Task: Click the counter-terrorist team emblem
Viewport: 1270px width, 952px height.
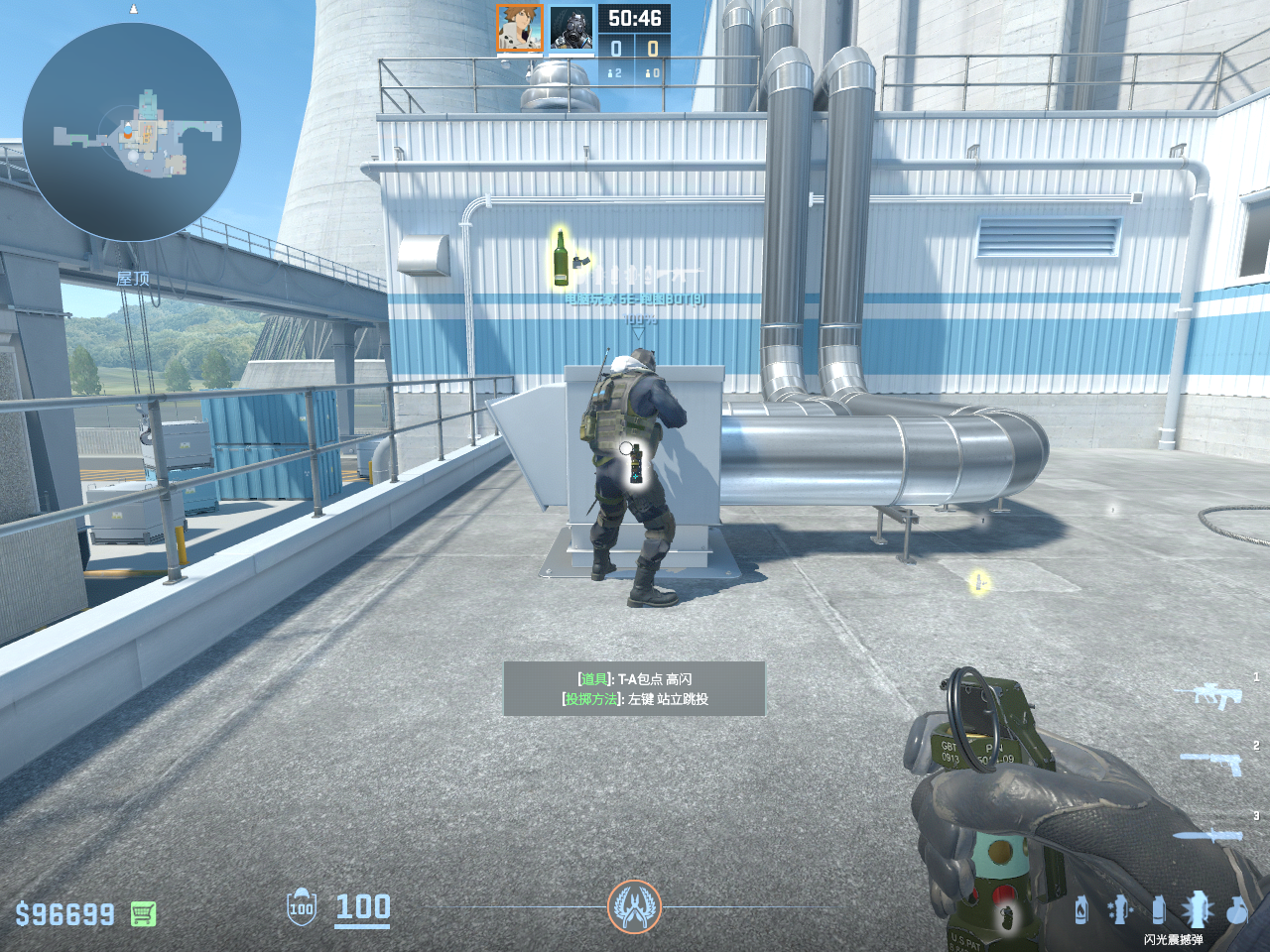Action: [x=634, y=906]
